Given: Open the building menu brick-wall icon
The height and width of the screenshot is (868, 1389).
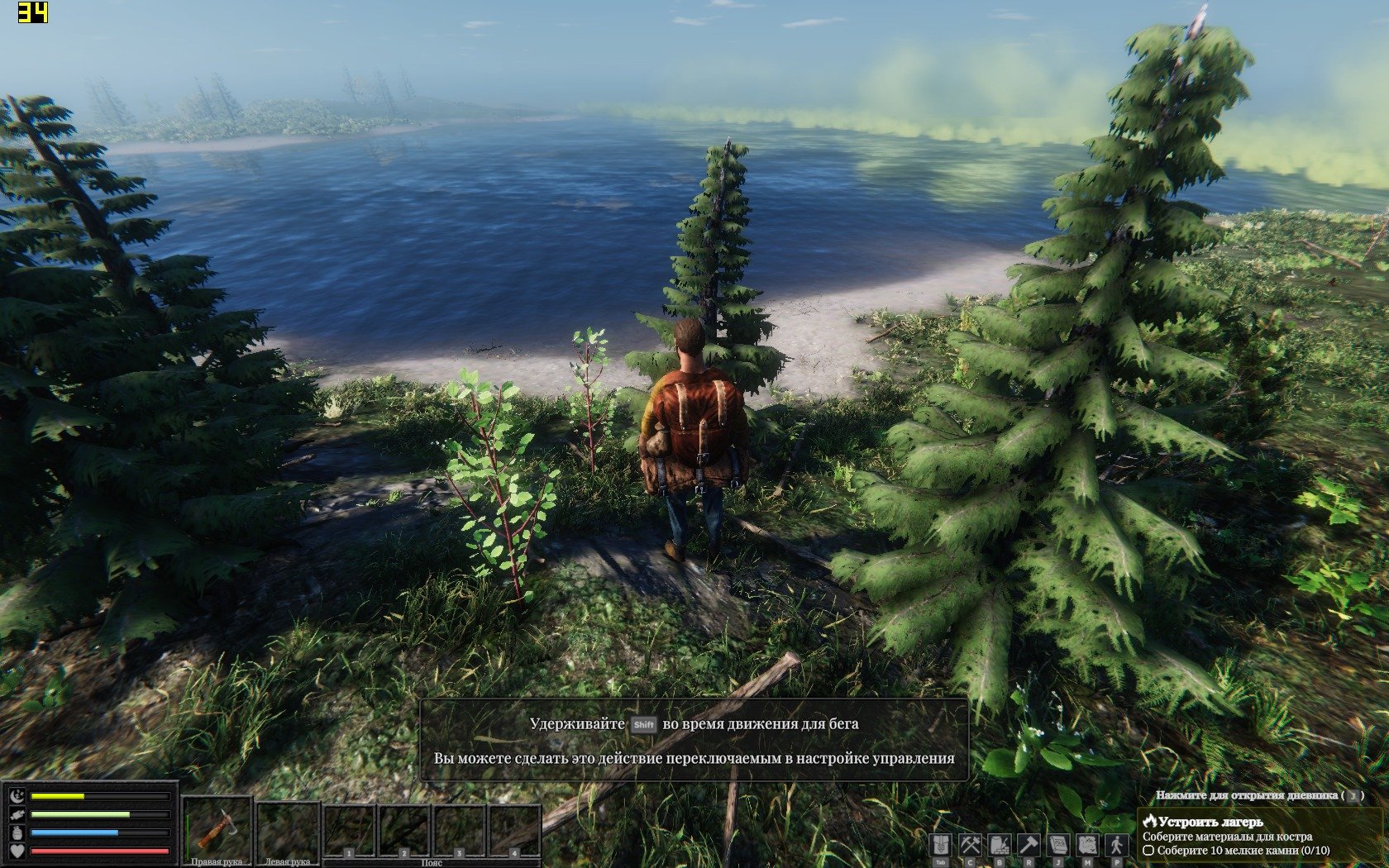Looking at the screenshot, I should 1000,845.
